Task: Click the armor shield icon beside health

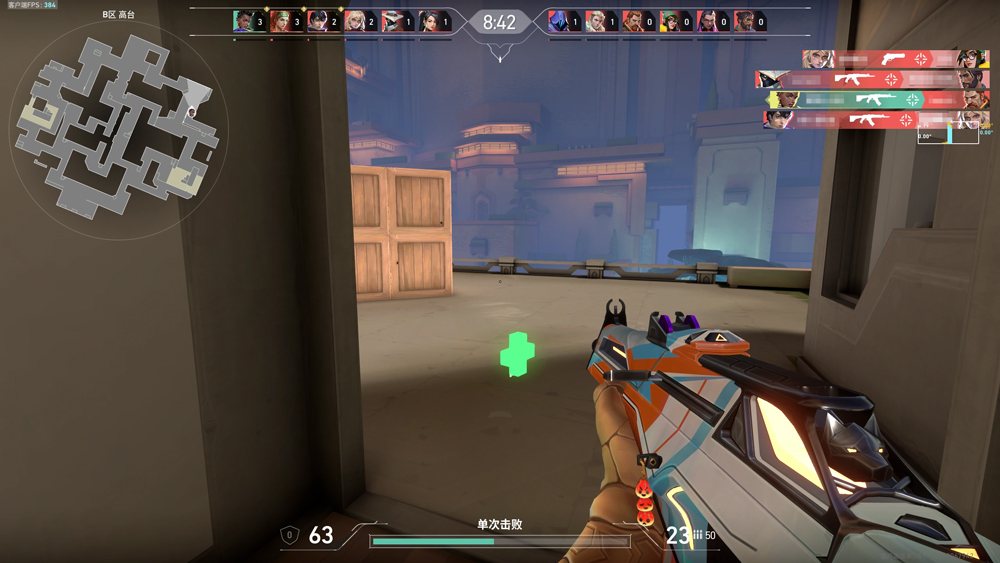Action: tap(290, 536)
